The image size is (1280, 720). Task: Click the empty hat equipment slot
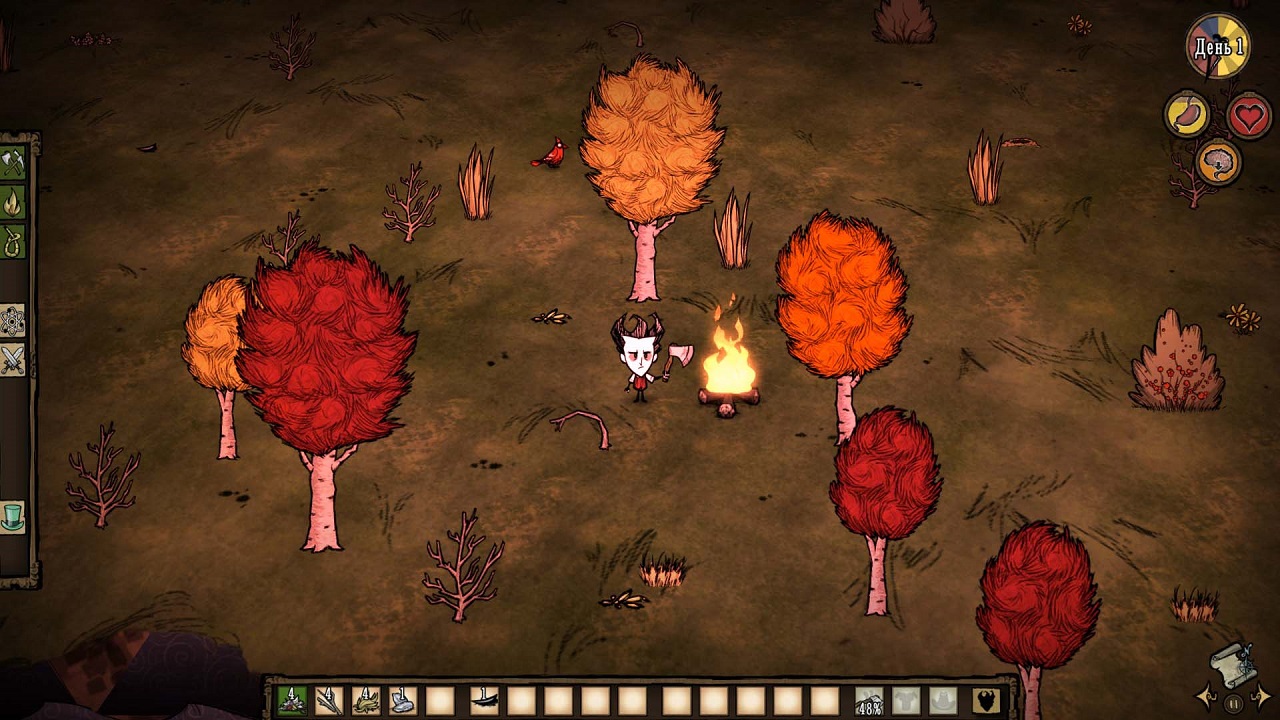coord(943,700)
